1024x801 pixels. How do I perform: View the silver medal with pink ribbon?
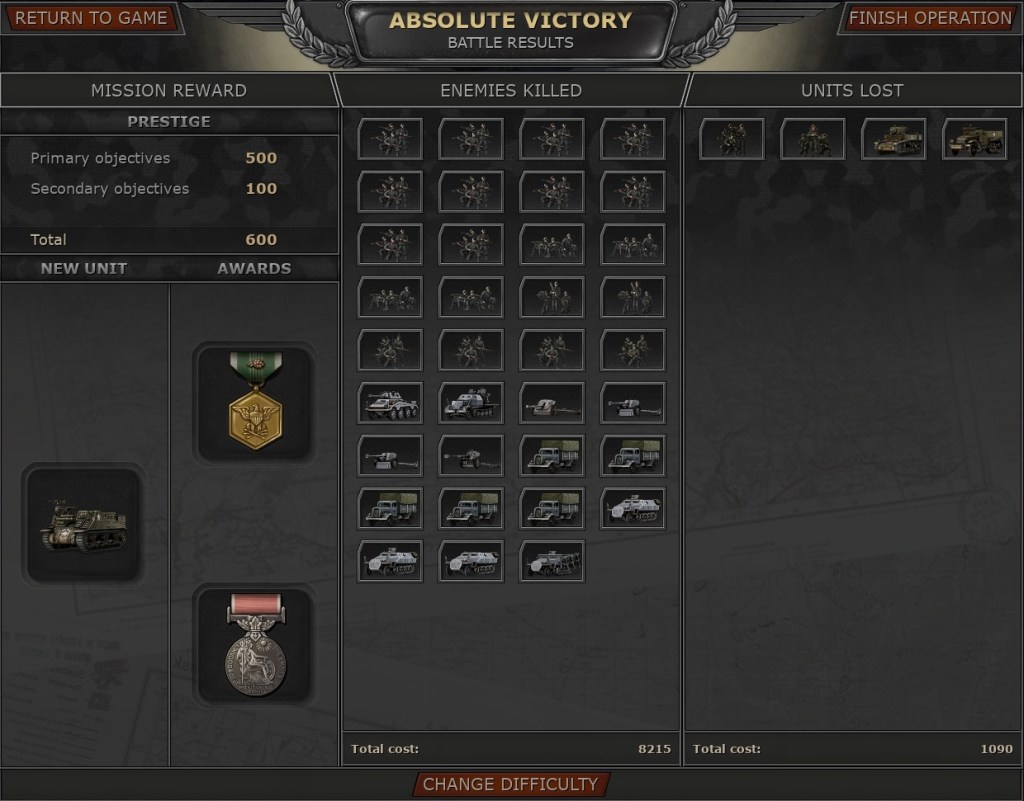click(x=255, y=644)
